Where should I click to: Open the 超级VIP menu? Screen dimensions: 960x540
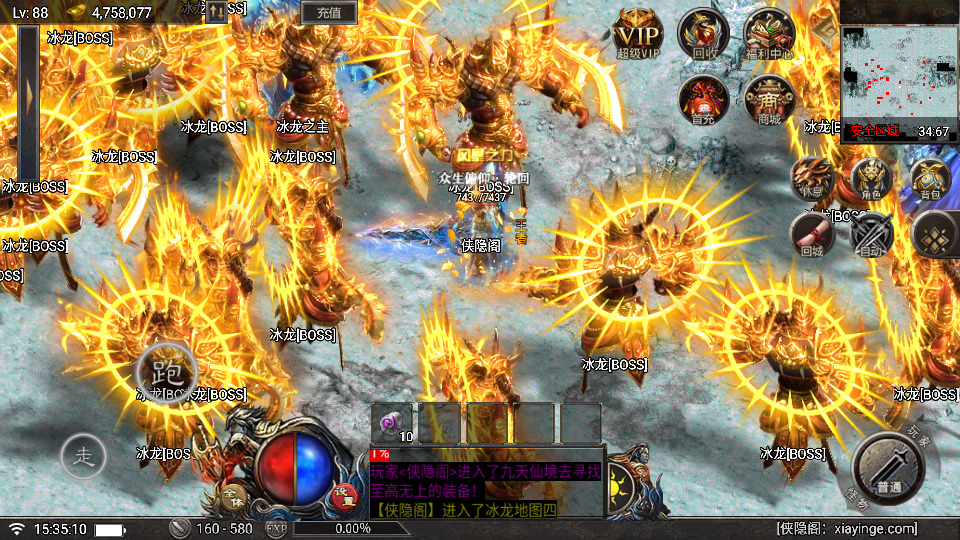click(x=639, y=33)
